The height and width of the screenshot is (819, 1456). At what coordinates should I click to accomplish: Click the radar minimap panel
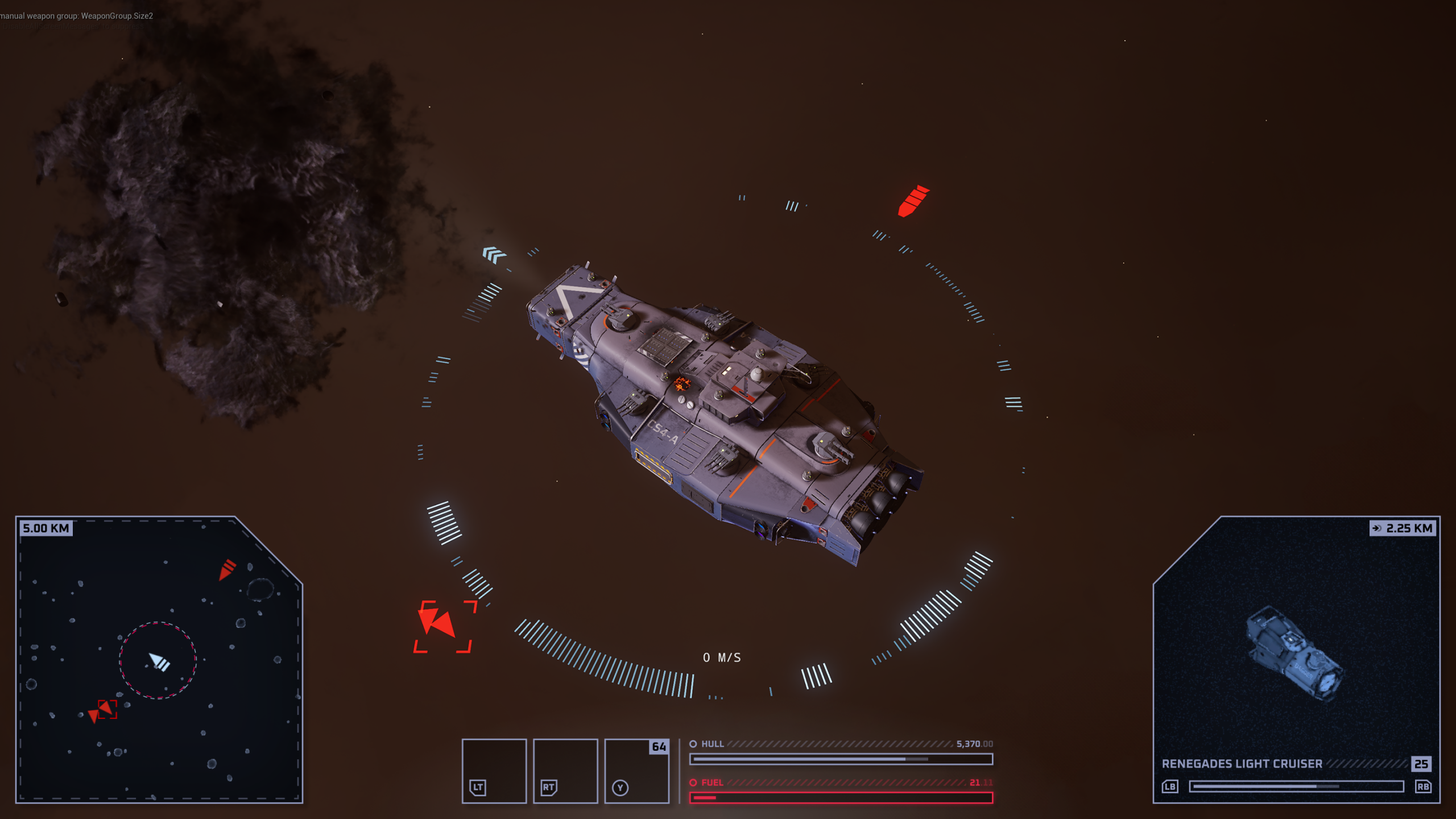(159, 660)
